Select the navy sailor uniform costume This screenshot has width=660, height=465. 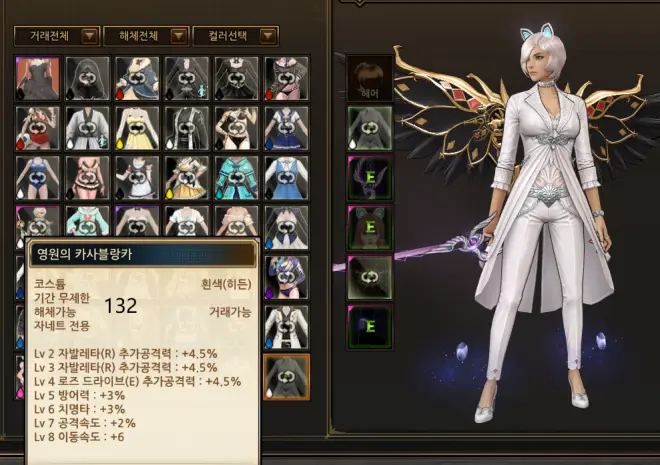click(x=285, y=127)
